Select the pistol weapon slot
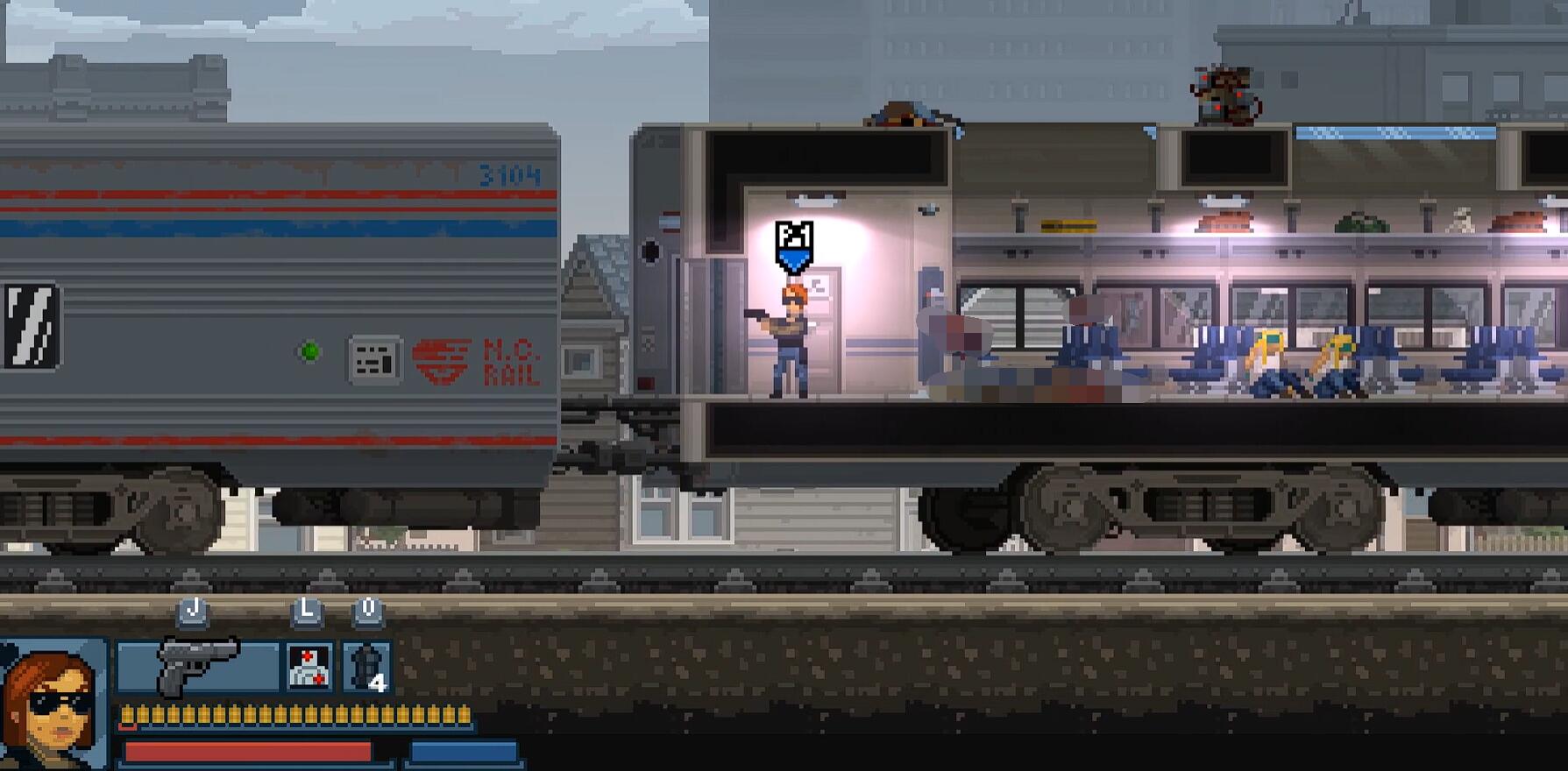The image size is (1568, 771). tap(198, 667)
